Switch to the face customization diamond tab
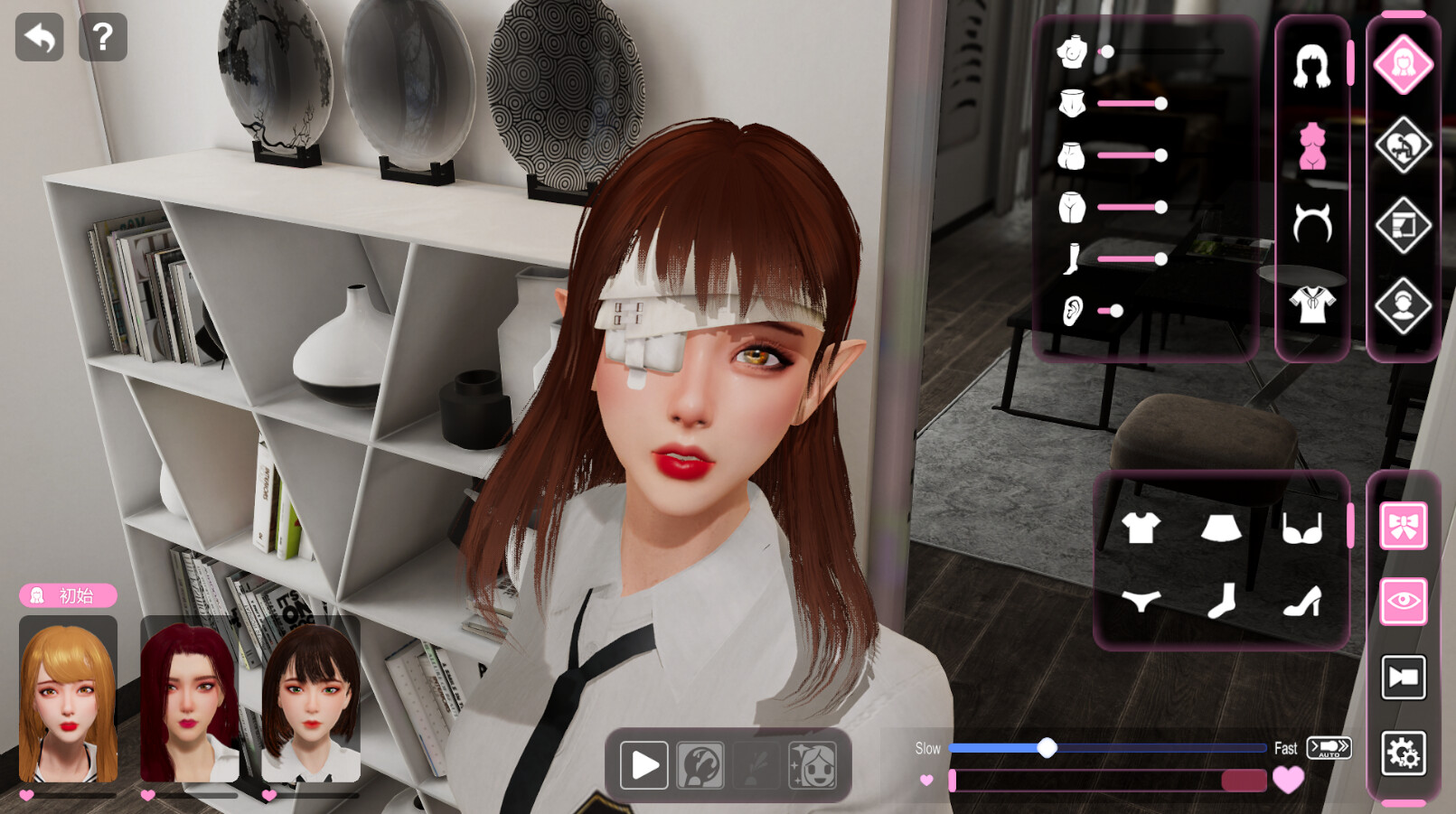 [x=1403, y=65]
